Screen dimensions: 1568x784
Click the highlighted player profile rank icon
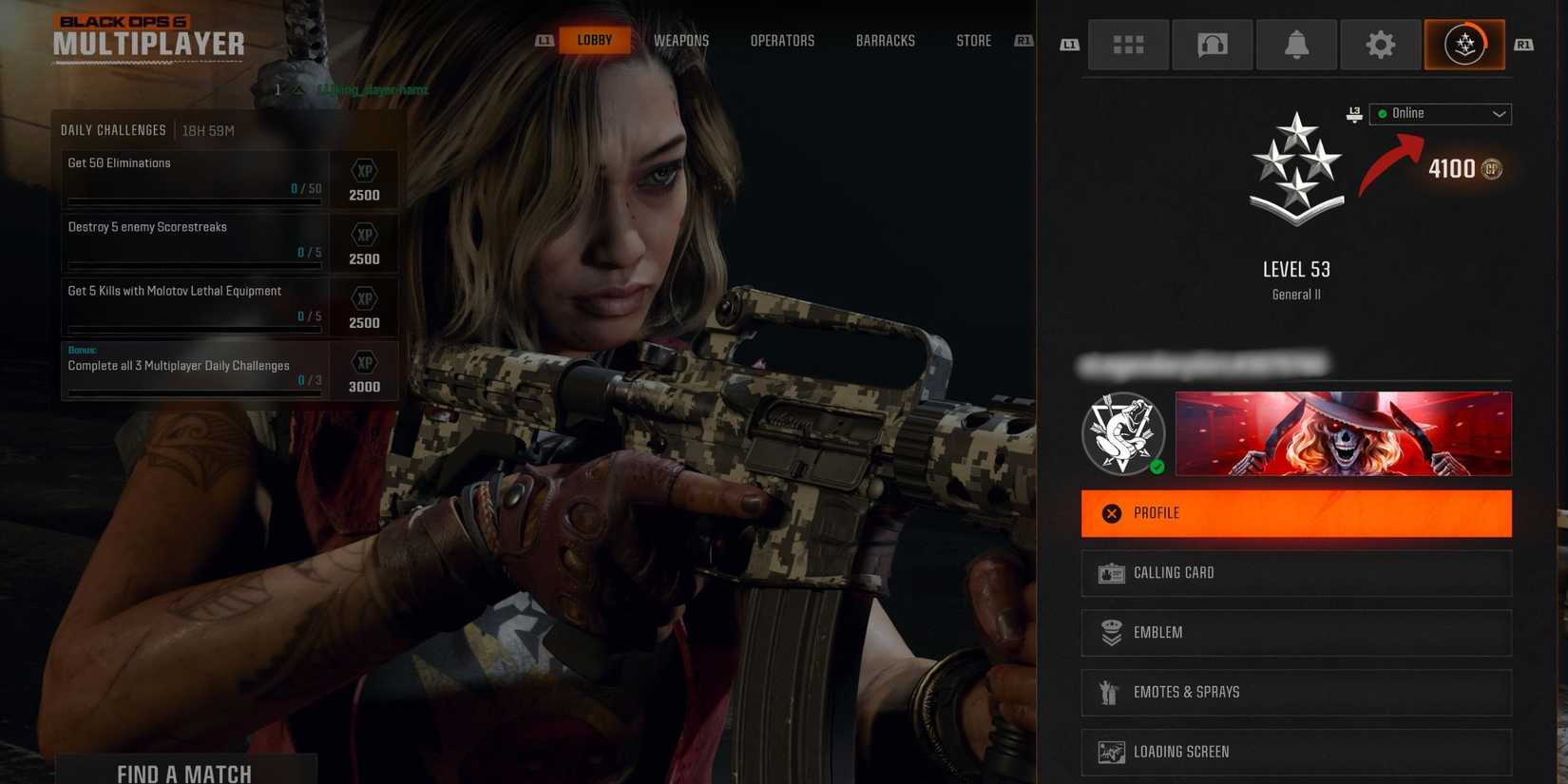pos(1463,44)
